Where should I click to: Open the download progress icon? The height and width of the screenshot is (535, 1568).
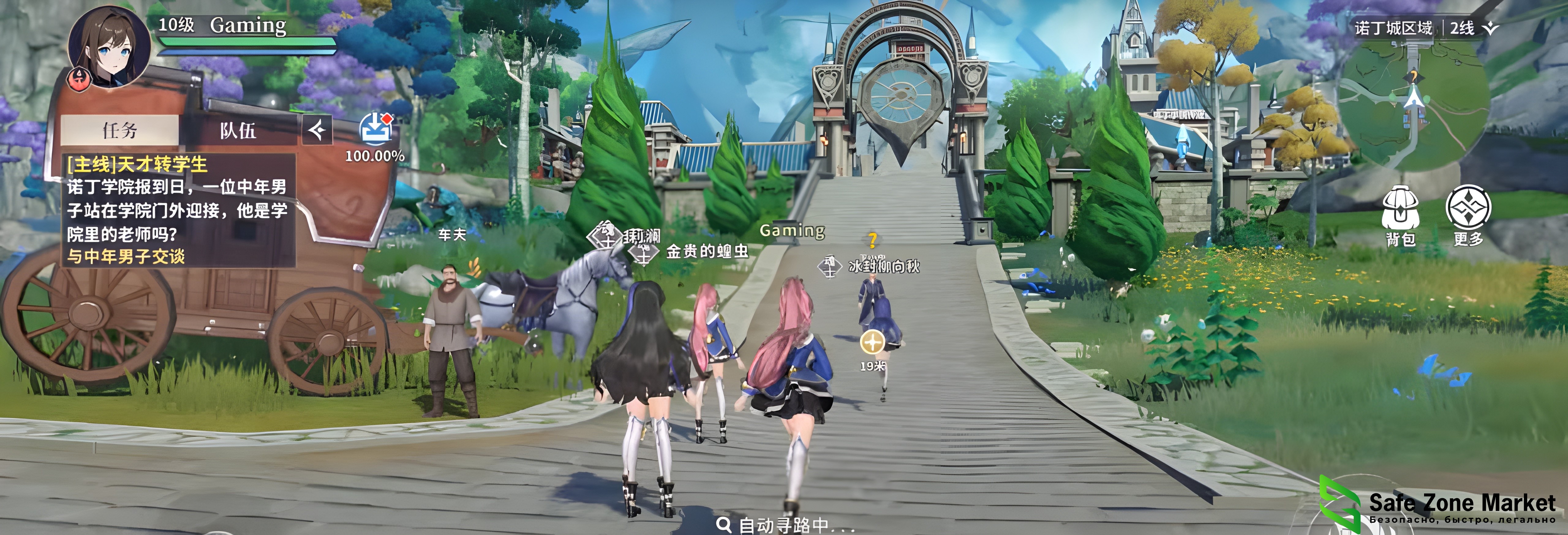[x=375, y=130]
